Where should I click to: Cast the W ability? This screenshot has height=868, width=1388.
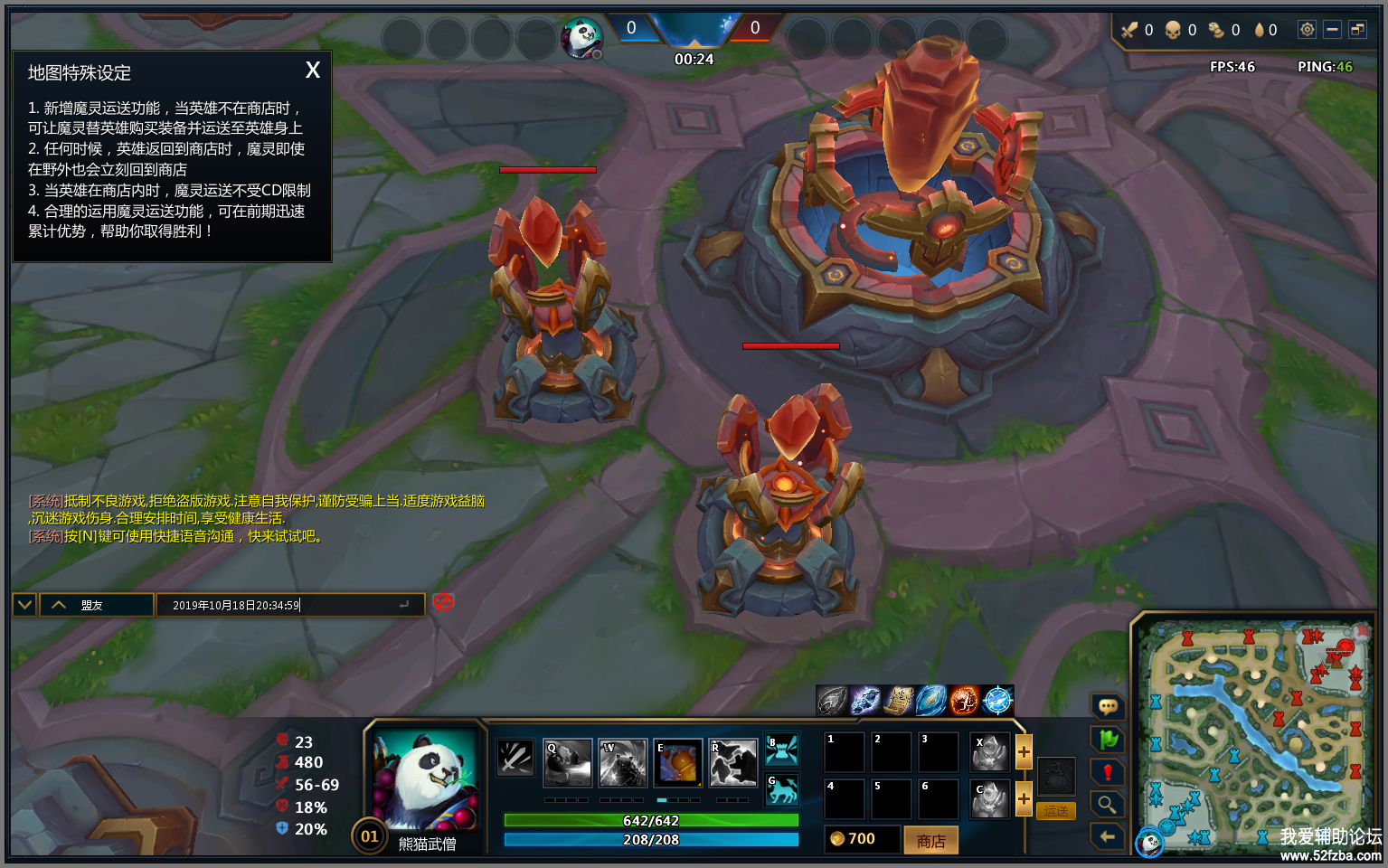pyautogui.click(x=623, y=763)
